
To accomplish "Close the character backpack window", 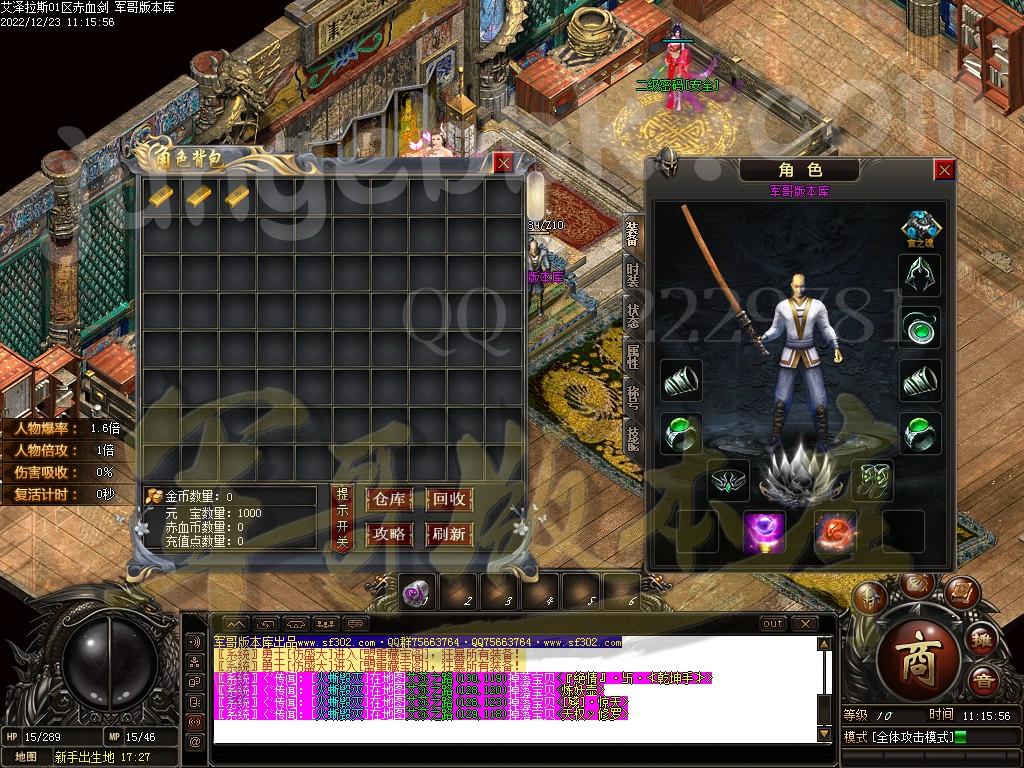I will coord(503,162).
